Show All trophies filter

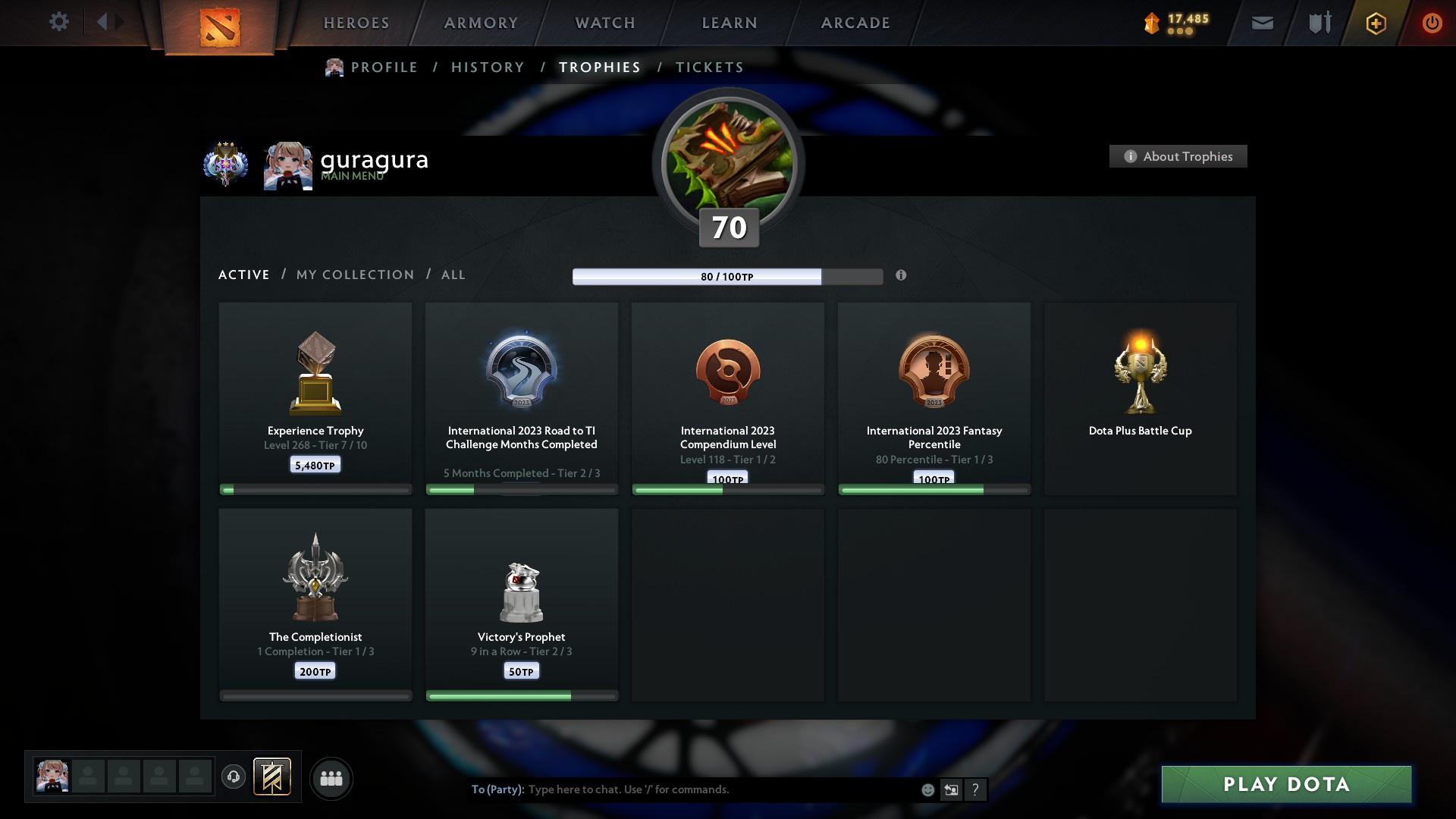click(453, 275)
